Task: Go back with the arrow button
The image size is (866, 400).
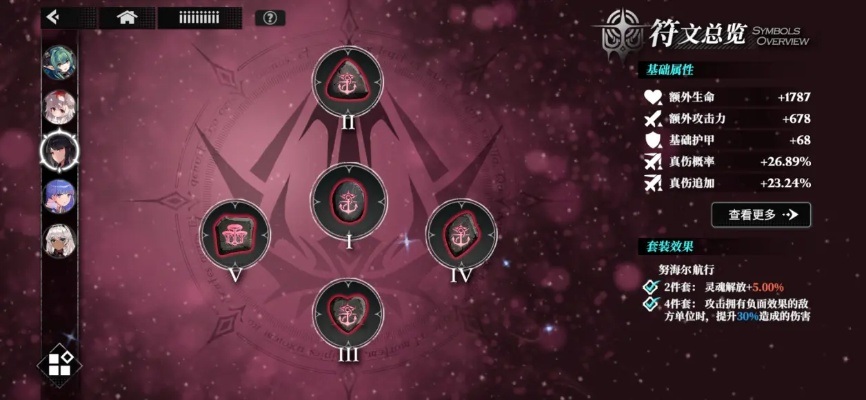Action: point(53,17)
